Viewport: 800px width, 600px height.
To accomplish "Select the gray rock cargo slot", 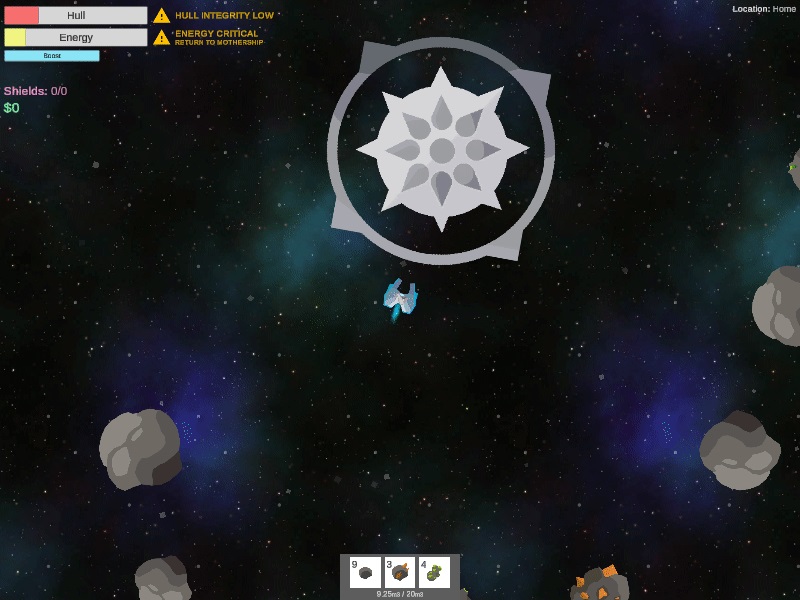I will click(x=366, y=573).
